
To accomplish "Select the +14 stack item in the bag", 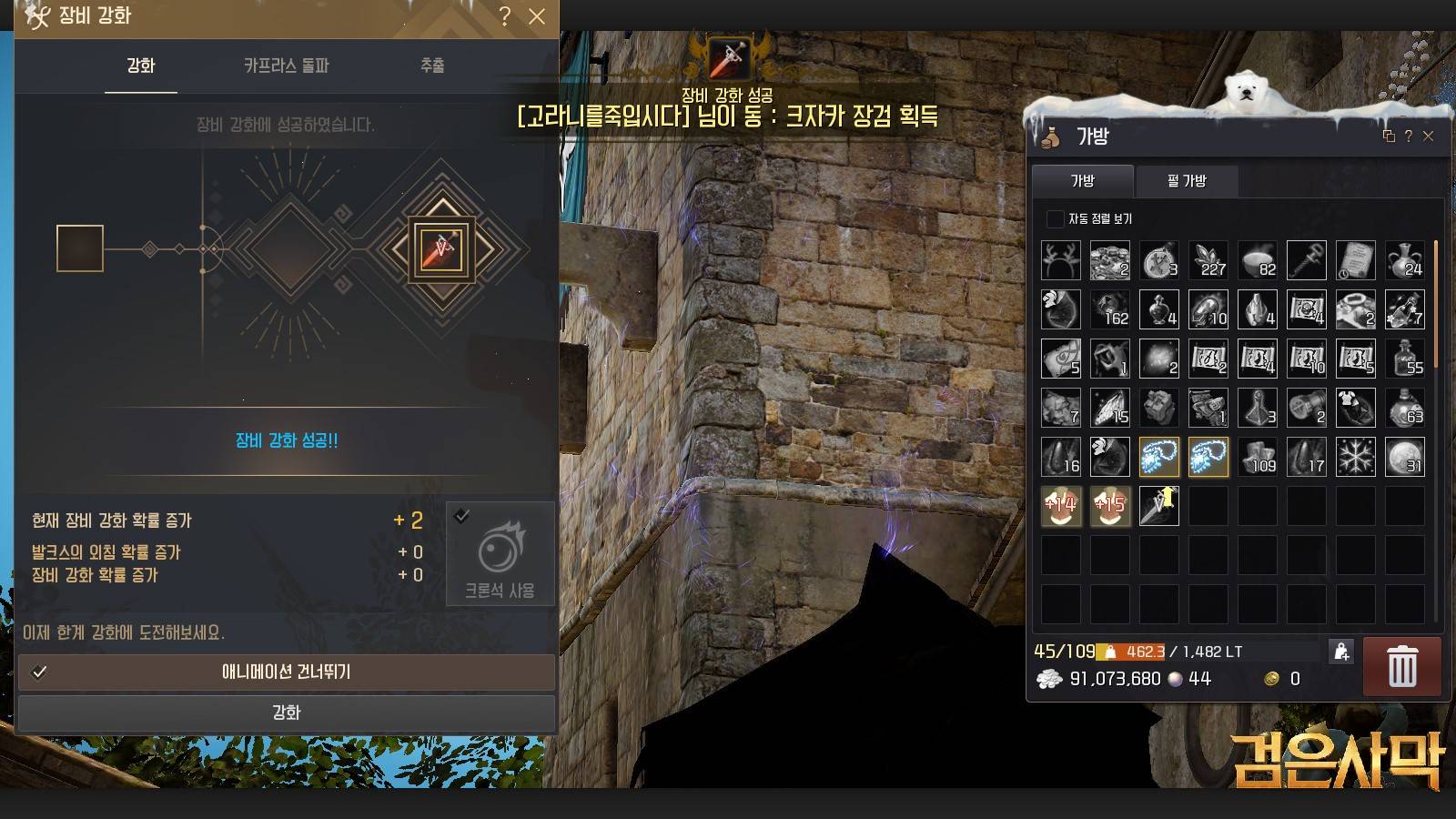I will pos(1061,506).
